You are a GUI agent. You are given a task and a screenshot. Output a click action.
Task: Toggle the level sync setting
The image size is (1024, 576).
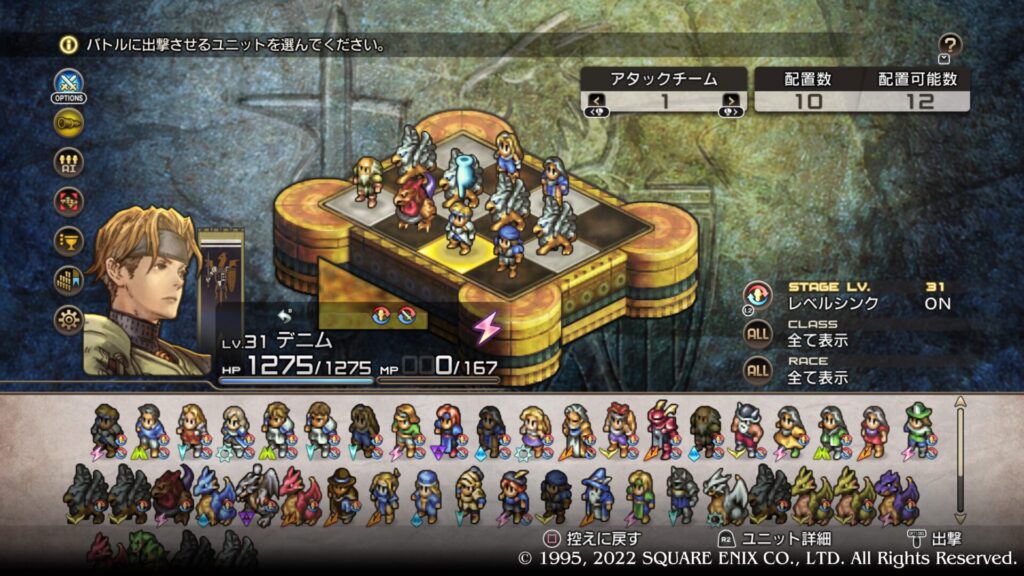[758, 295]
